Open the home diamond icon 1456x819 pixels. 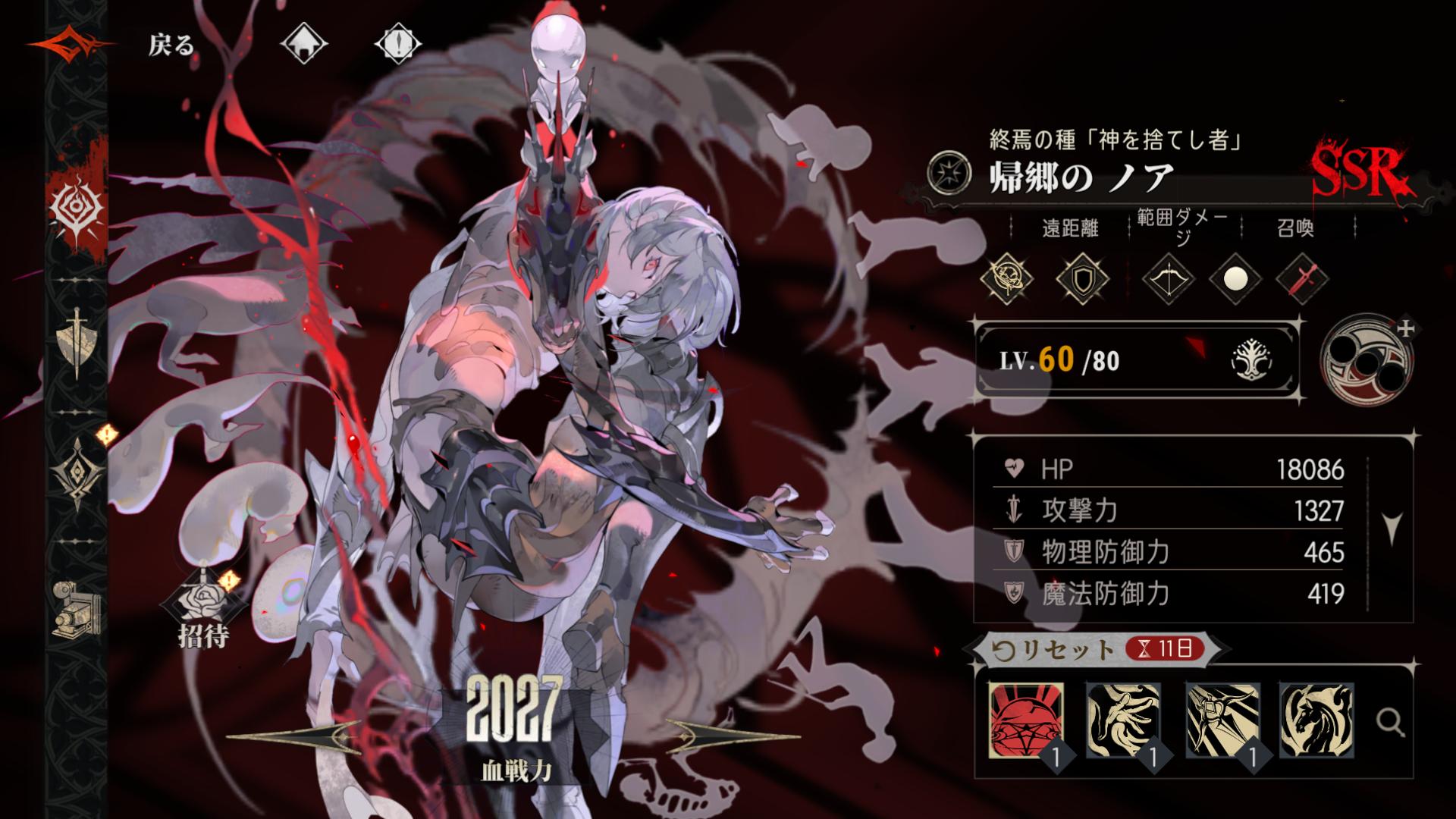[303, 45]
